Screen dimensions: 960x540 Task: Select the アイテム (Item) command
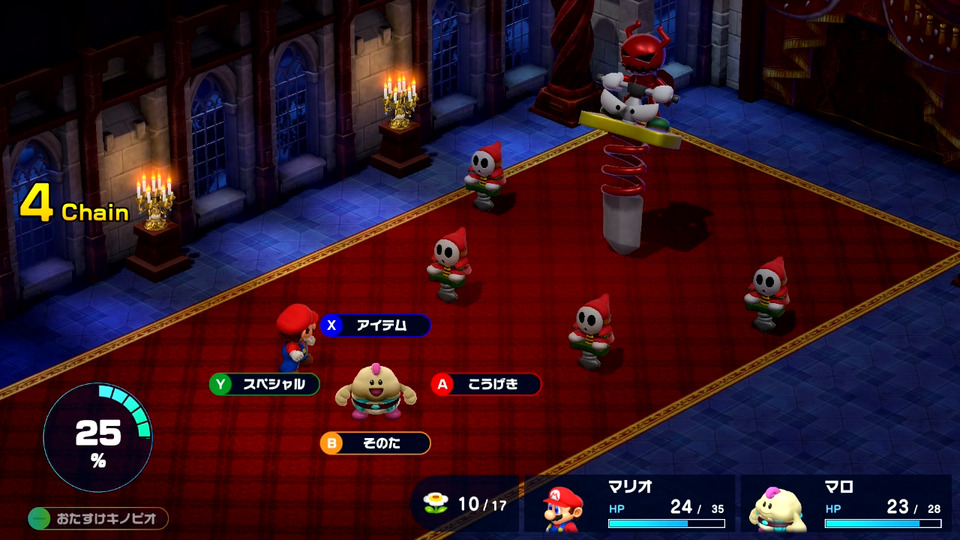(376, 325)
